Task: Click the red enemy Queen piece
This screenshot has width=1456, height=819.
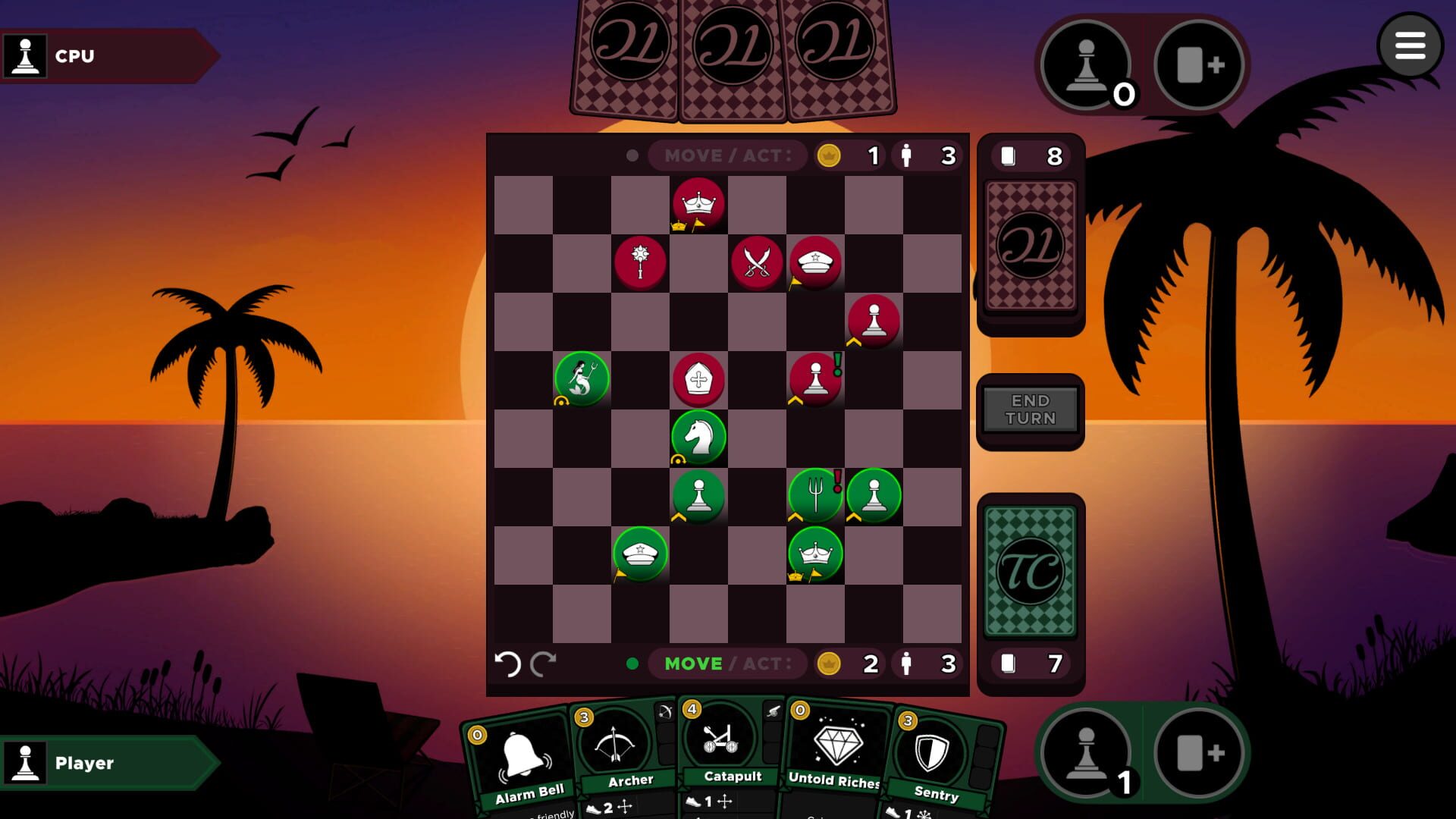Action: point(698,202)
